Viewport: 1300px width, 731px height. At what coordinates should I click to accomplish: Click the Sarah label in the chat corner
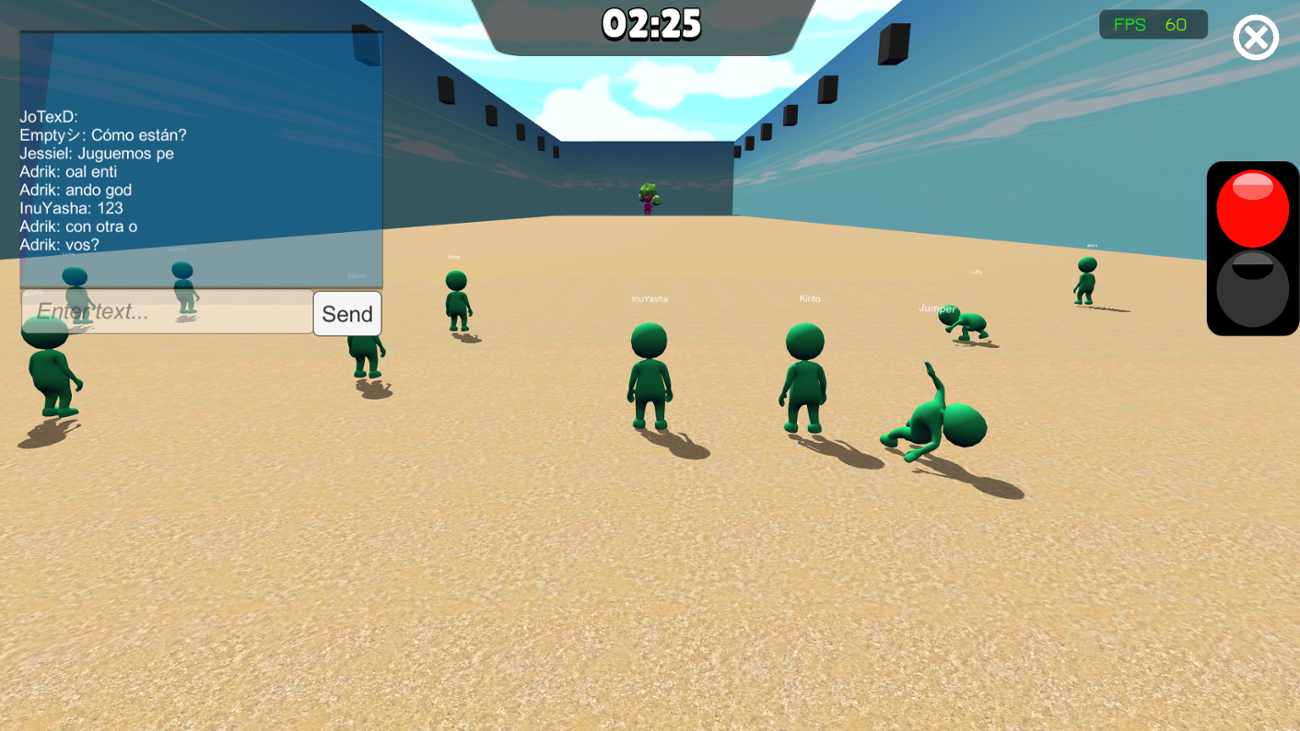[358, 274]
